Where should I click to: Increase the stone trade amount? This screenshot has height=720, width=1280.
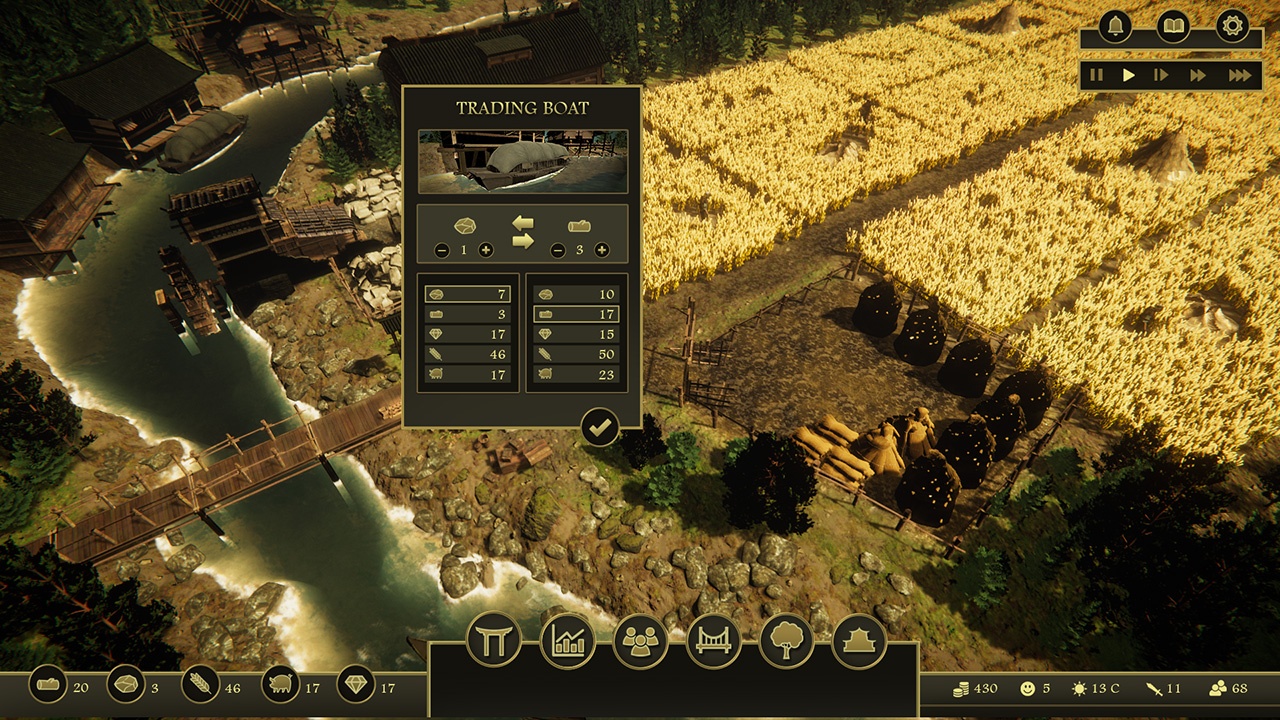coord(486,250)
